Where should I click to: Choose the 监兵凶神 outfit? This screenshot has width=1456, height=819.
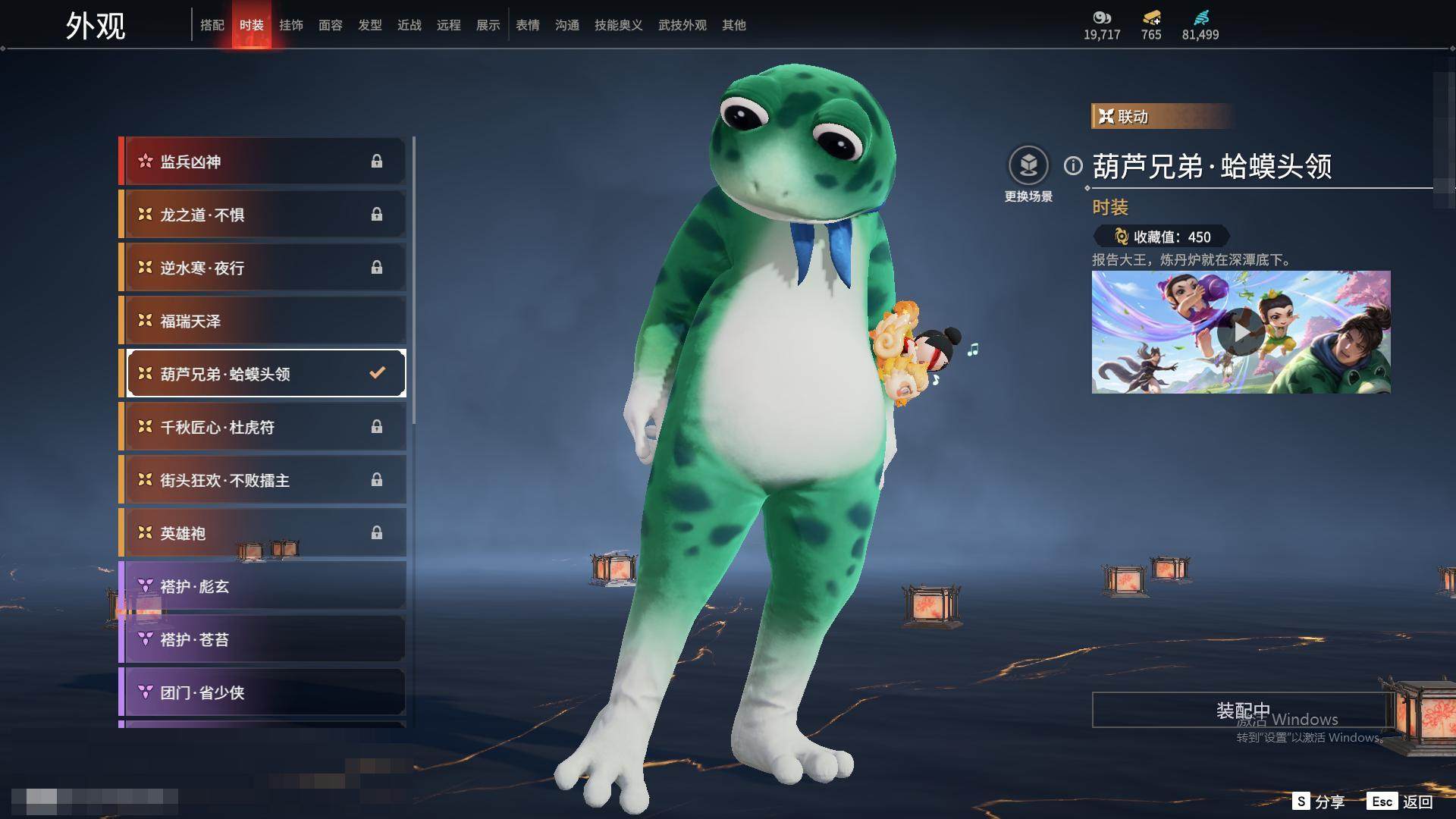pos(263,162)
